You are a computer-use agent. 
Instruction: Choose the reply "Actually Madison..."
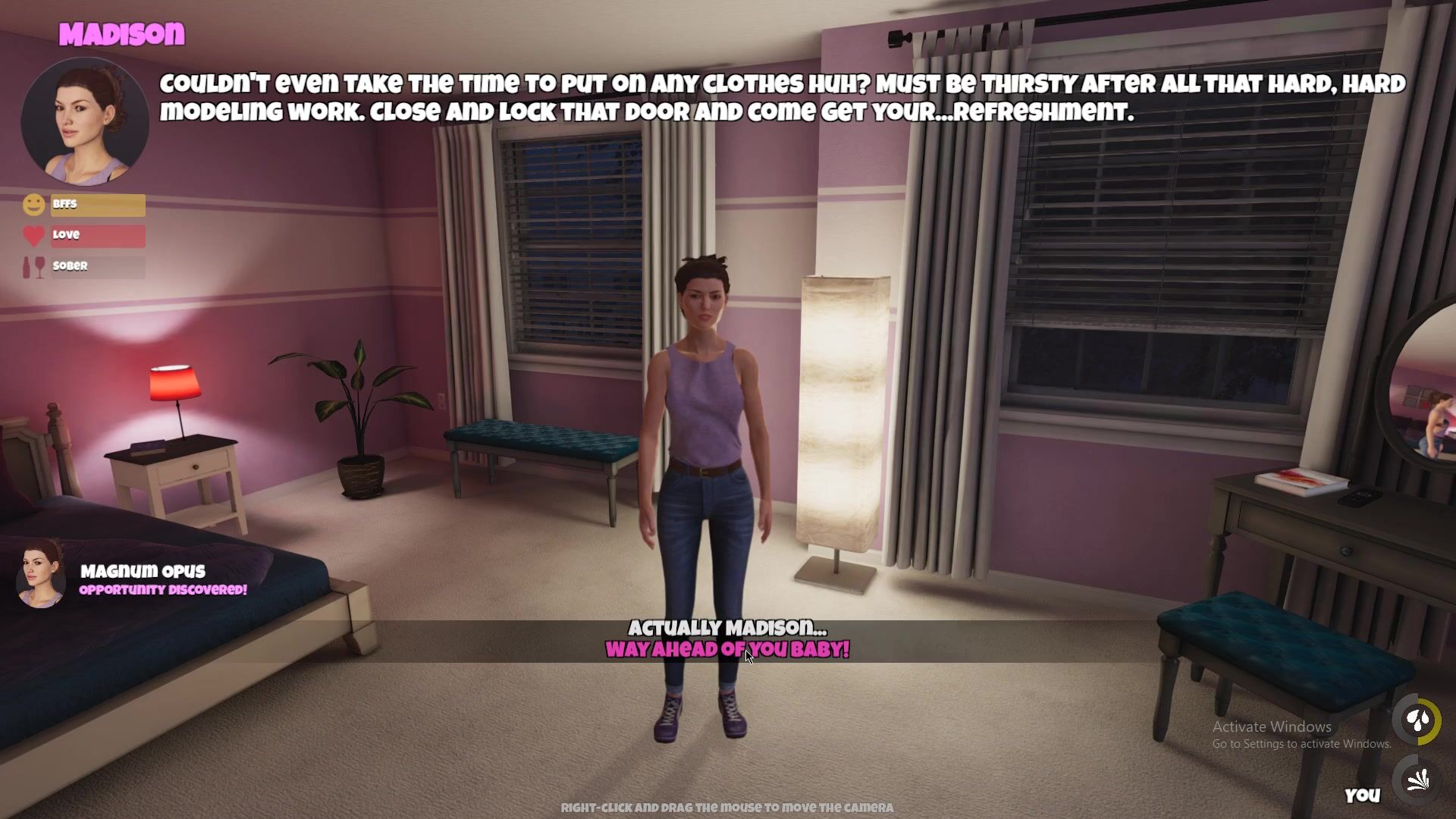(727, 628)
